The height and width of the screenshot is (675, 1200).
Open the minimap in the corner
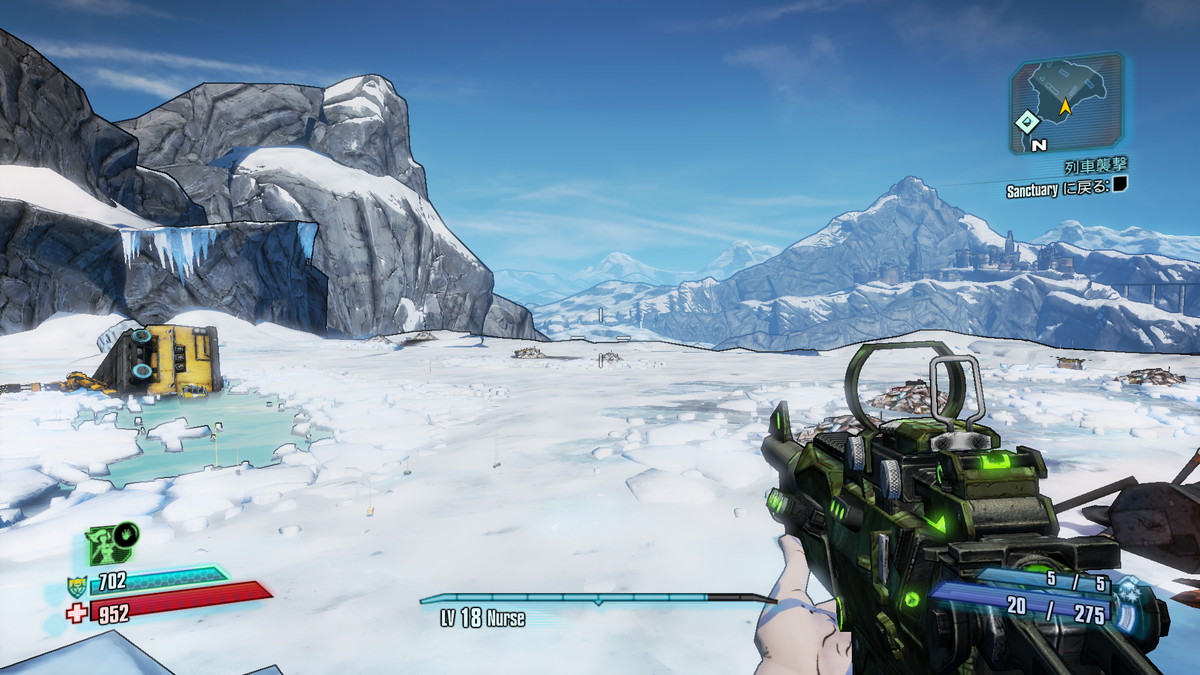(x=1065, y=103)
